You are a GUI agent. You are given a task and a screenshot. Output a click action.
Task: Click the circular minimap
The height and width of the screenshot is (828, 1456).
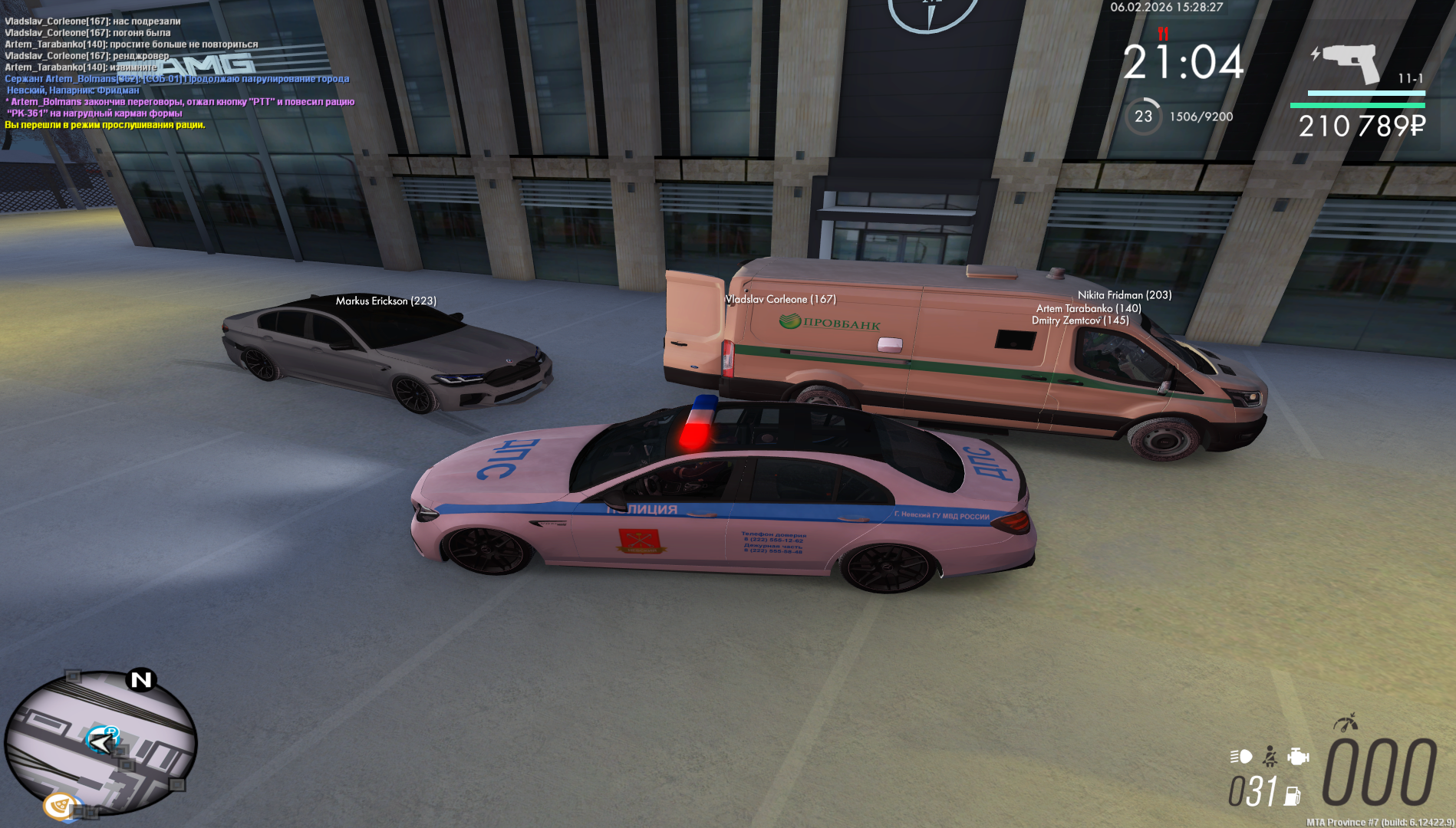100,742
